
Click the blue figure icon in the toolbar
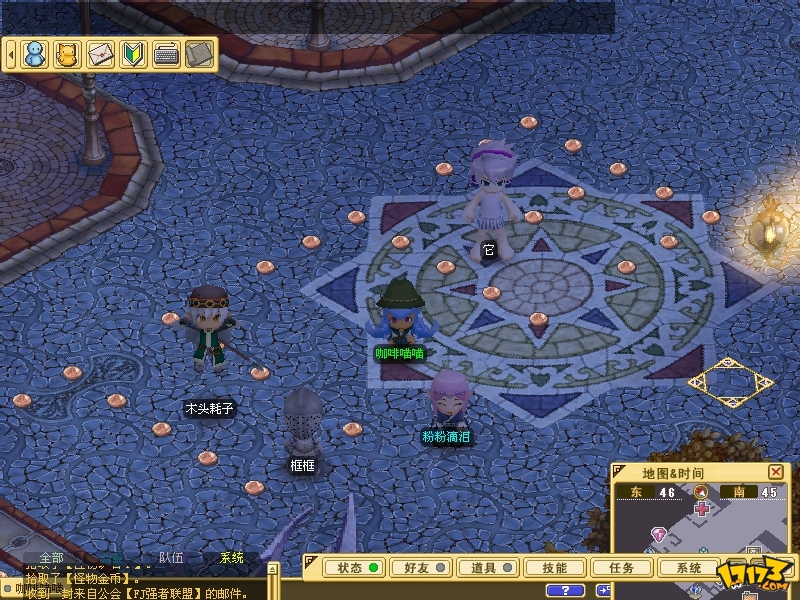click(35, 54)
